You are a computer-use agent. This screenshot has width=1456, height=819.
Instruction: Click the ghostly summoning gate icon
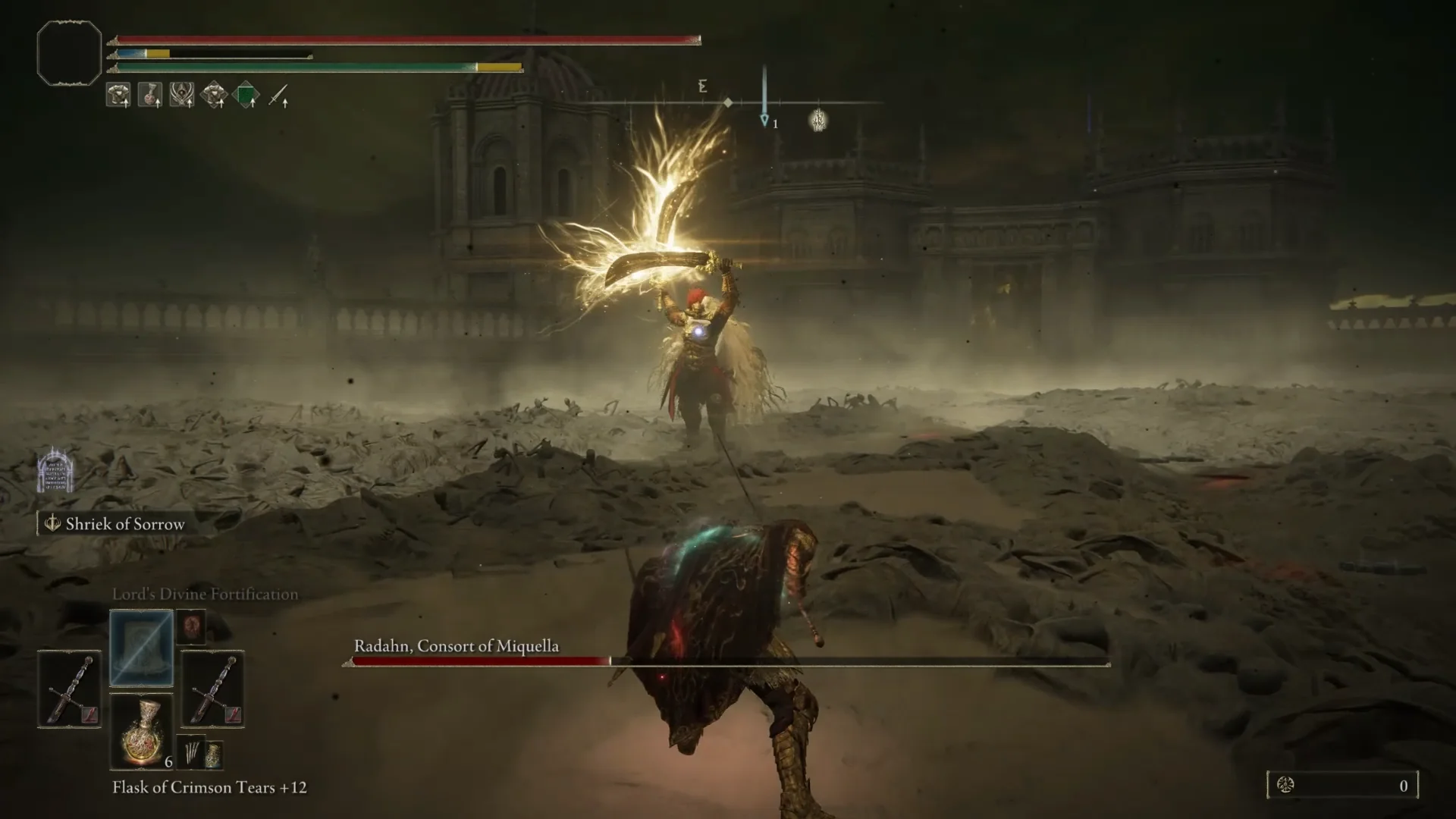[55, 470]
